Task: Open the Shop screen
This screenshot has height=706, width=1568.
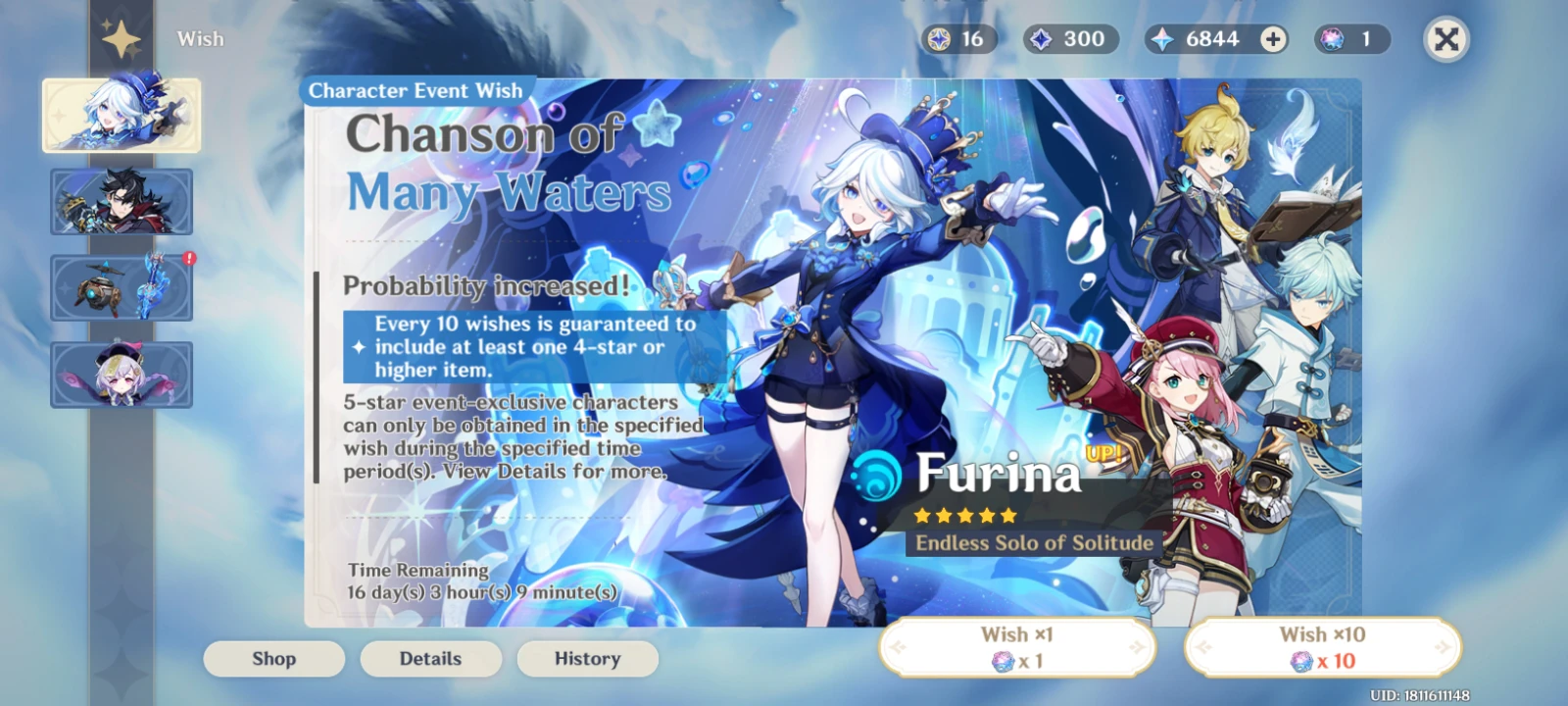Action: tap(273, 659)
